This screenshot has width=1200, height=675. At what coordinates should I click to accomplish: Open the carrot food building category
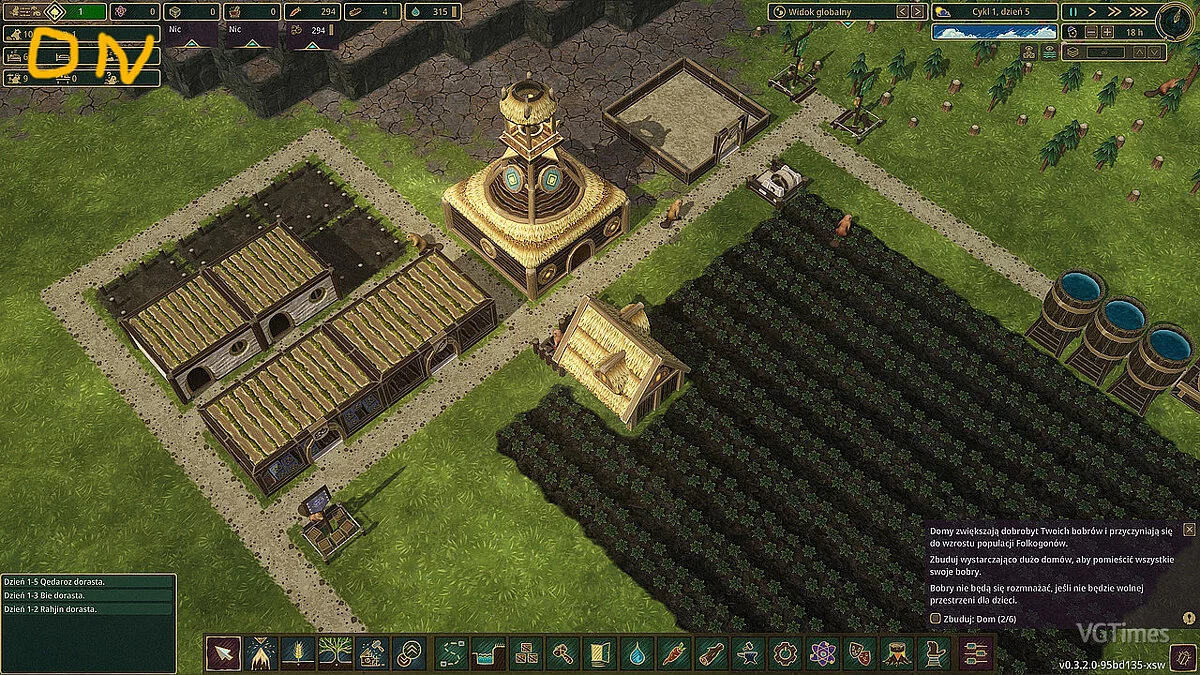click(674, 653)
